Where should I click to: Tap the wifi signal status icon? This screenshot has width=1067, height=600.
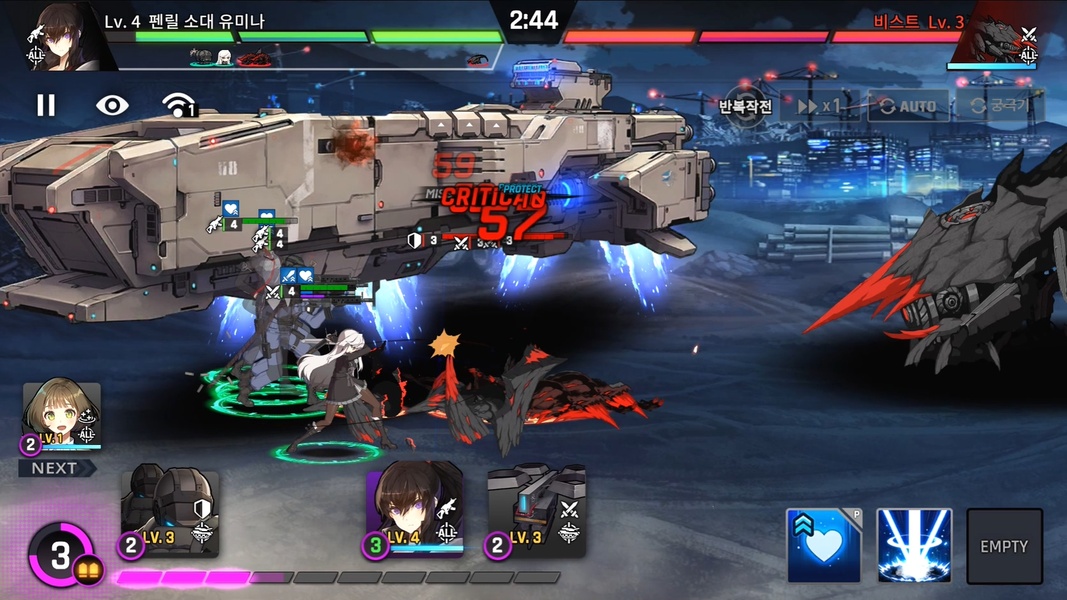pos(178,105)
